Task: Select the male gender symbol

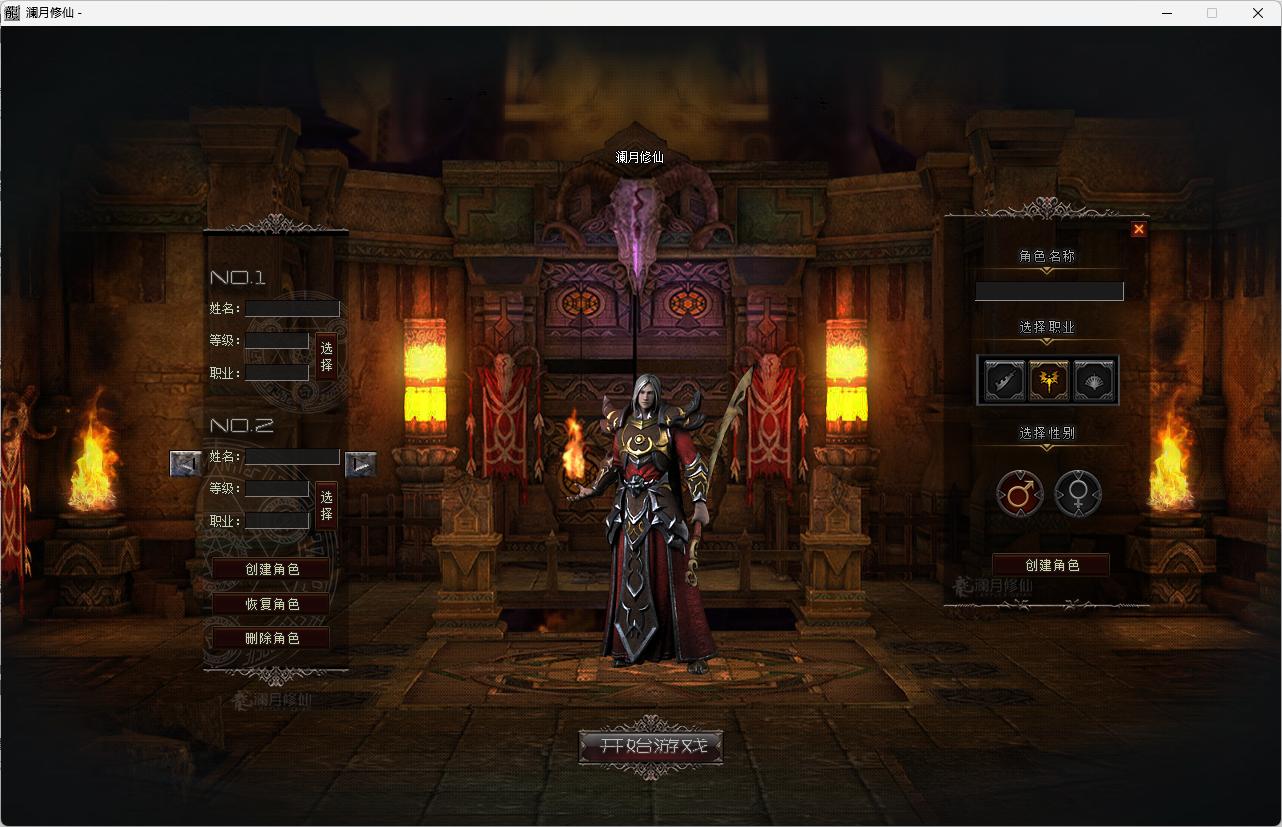Action: [x=1020, y=494]
